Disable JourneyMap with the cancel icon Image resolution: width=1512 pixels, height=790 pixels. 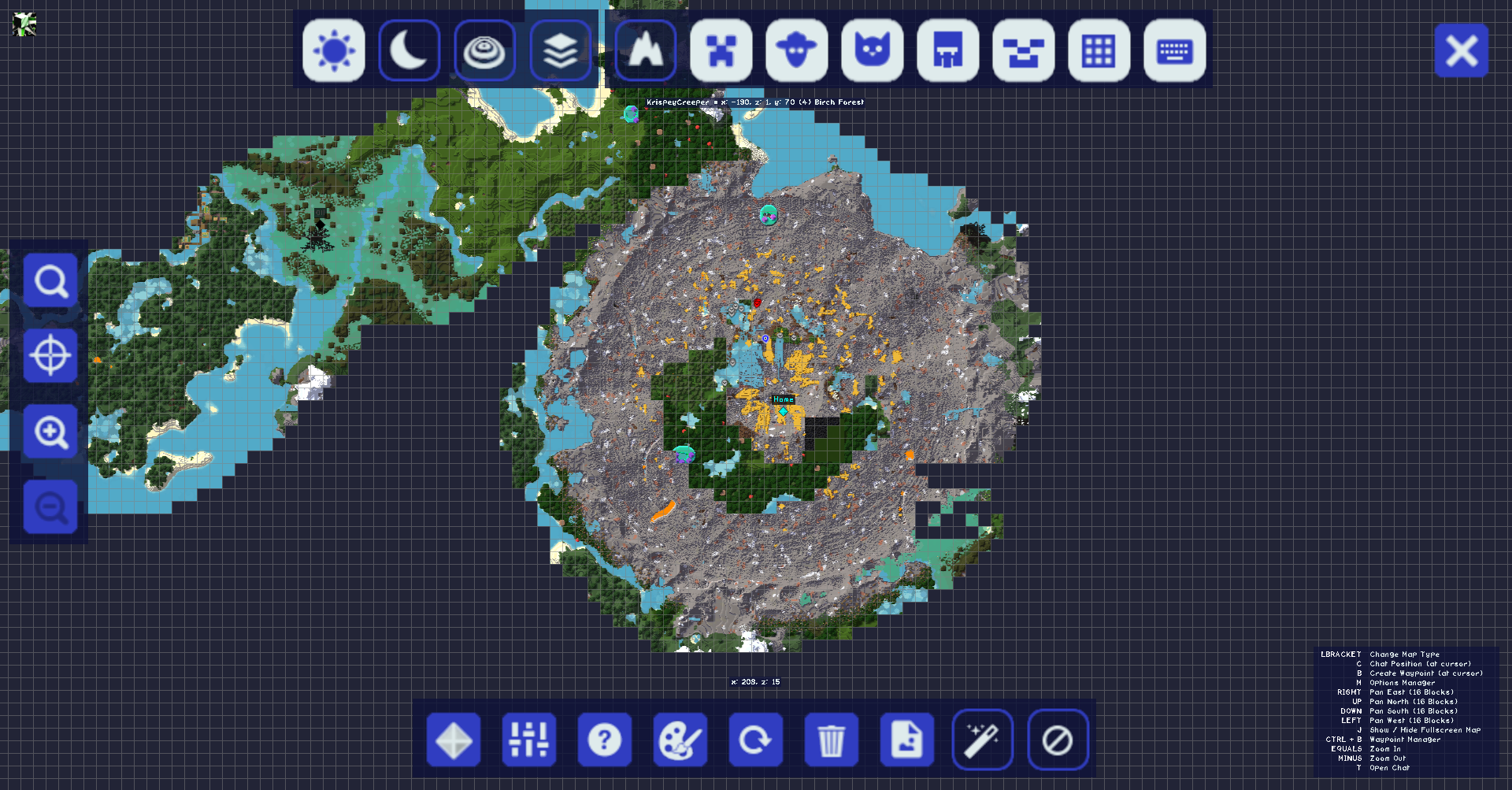[1058, 739]
